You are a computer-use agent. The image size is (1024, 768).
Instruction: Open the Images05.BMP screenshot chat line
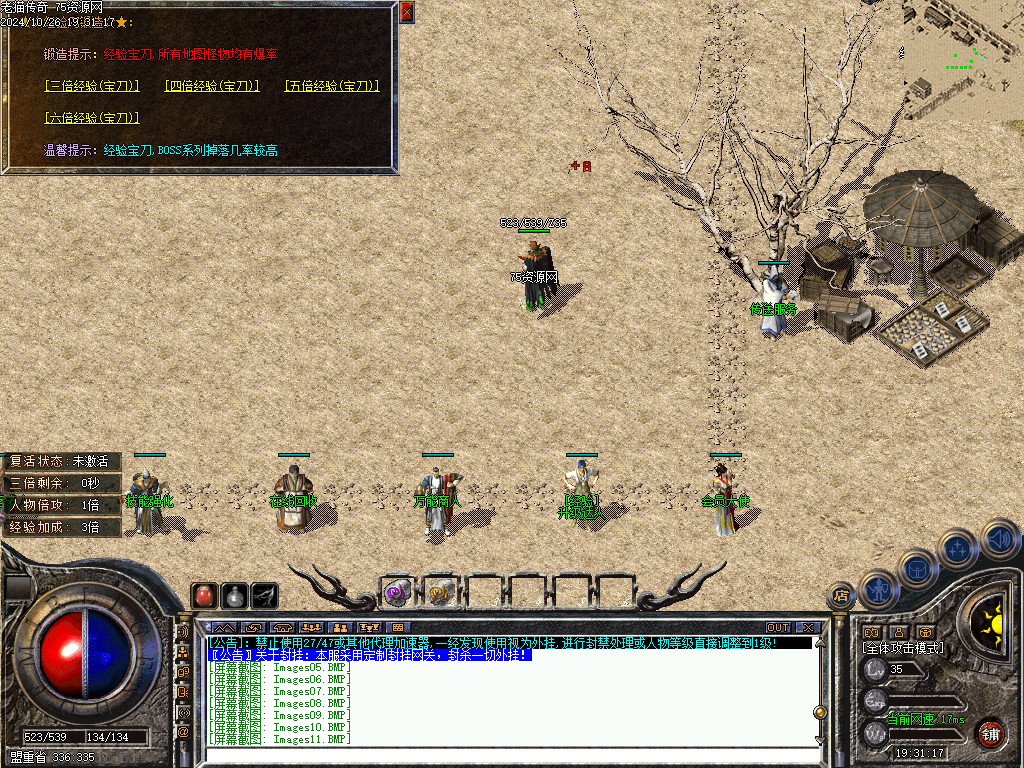click(280, 667)
